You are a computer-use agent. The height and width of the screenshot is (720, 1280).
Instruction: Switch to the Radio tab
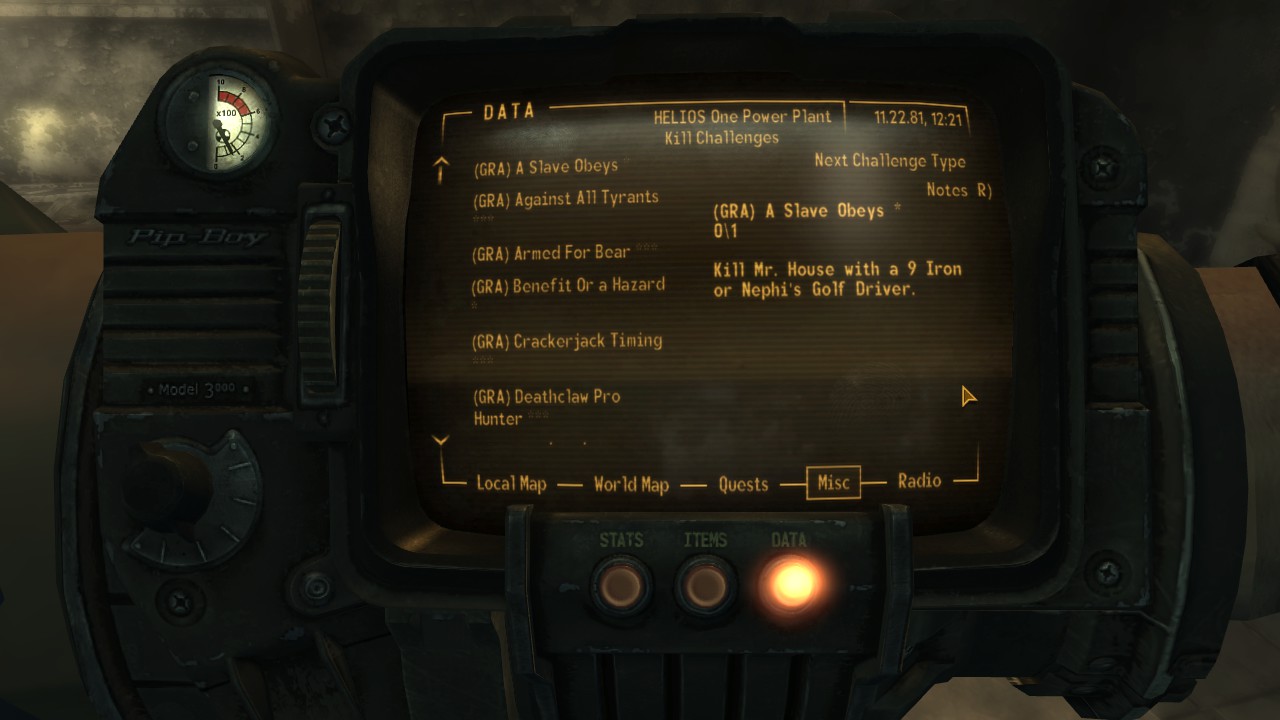tap(921, 481)
